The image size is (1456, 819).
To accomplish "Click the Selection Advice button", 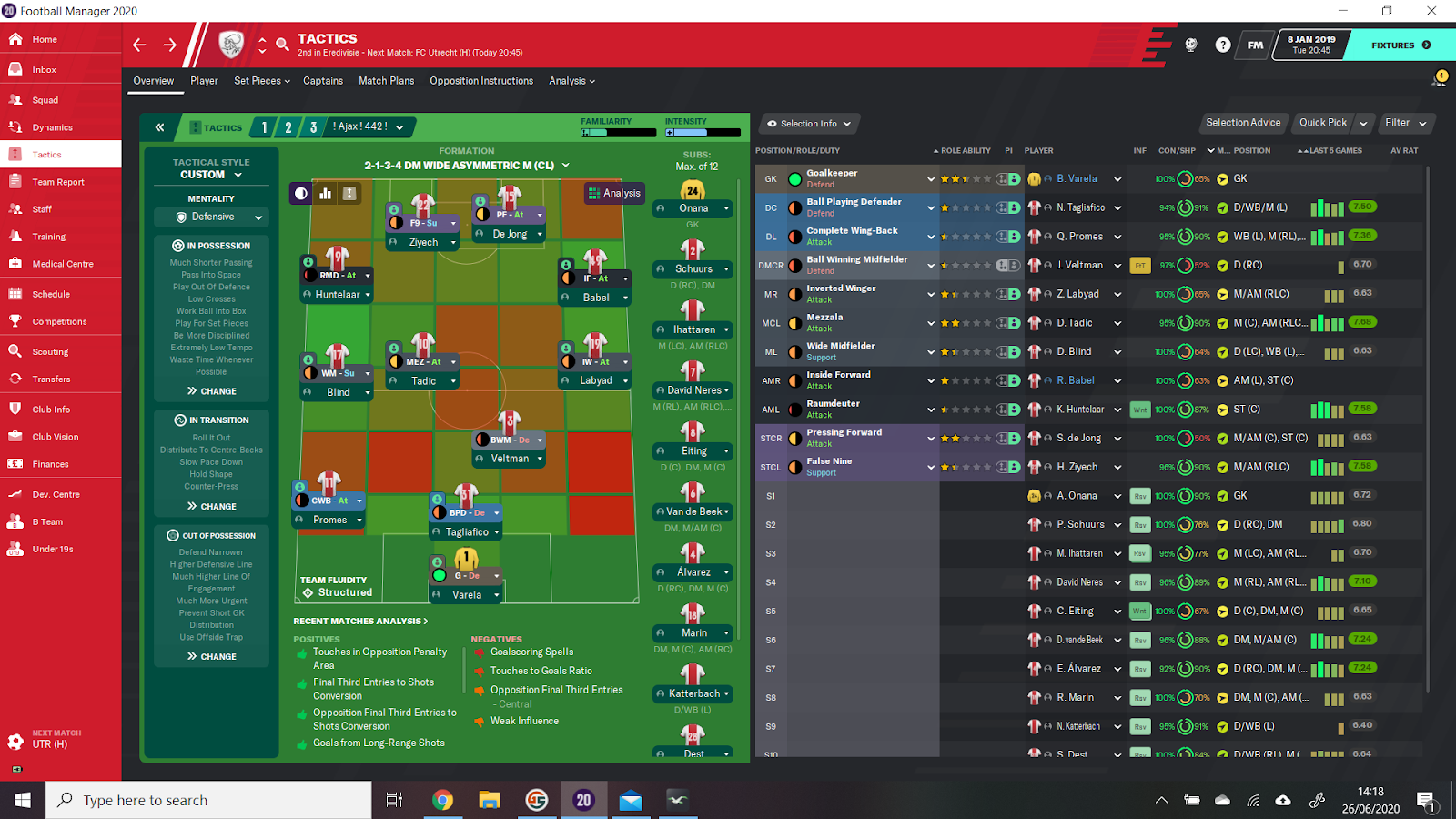I will point(1242,123).
